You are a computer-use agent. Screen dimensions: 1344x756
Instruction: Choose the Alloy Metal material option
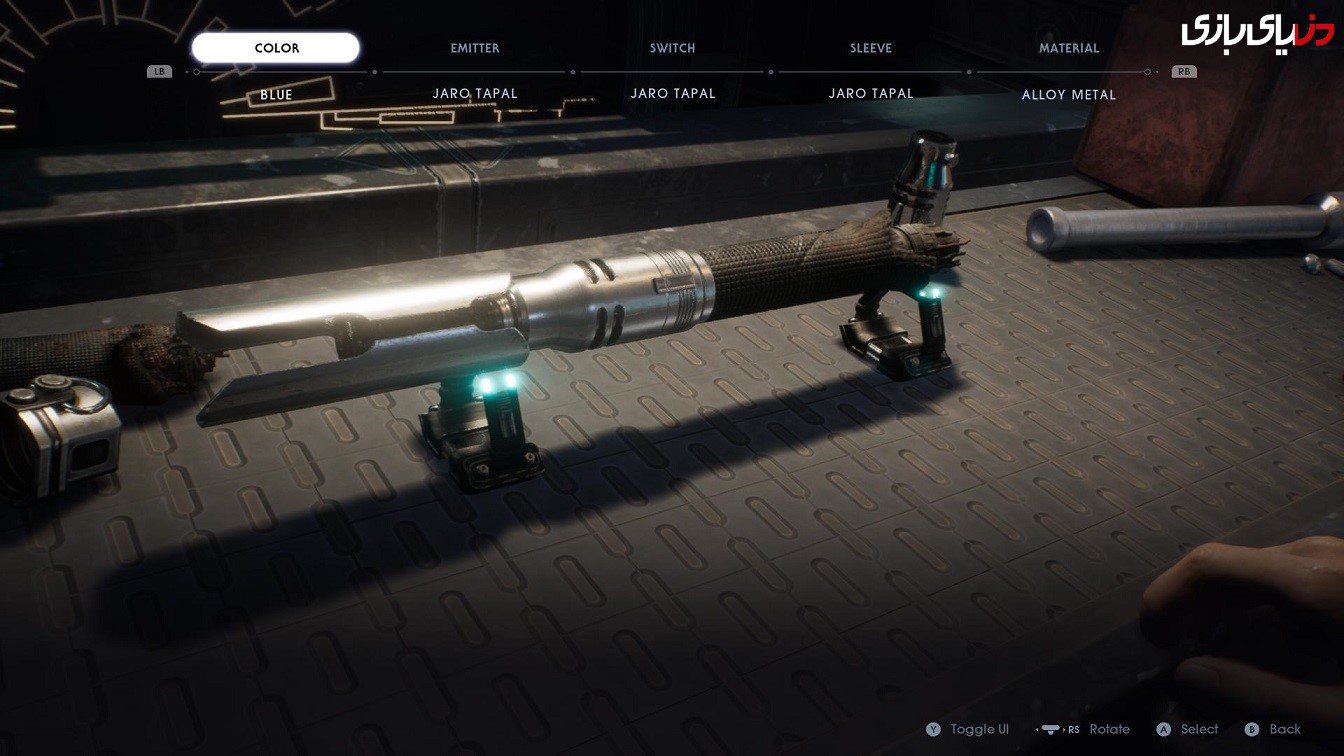click(1068, 95)
